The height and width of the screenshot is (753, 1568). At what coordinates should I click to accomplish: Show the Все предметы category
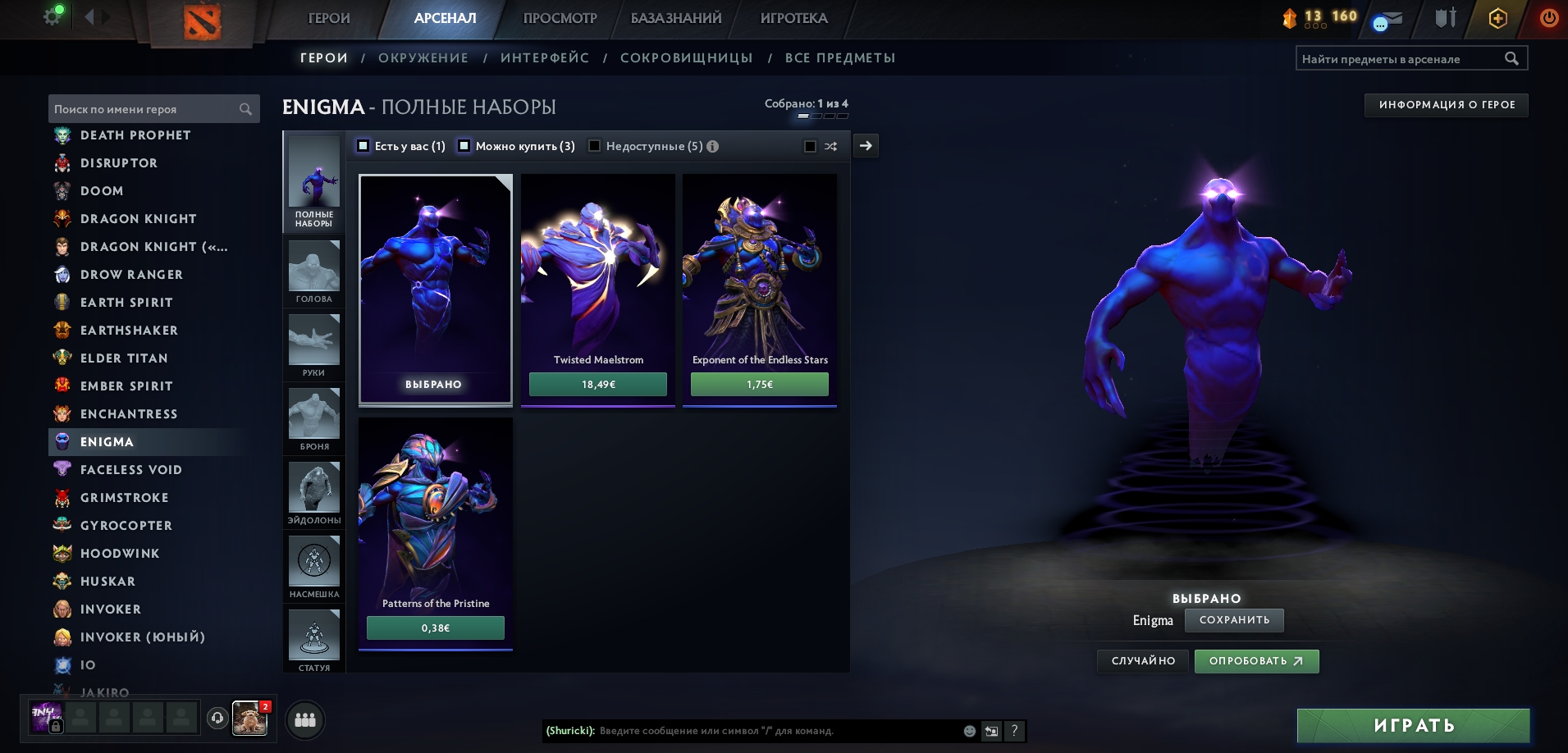839,58
